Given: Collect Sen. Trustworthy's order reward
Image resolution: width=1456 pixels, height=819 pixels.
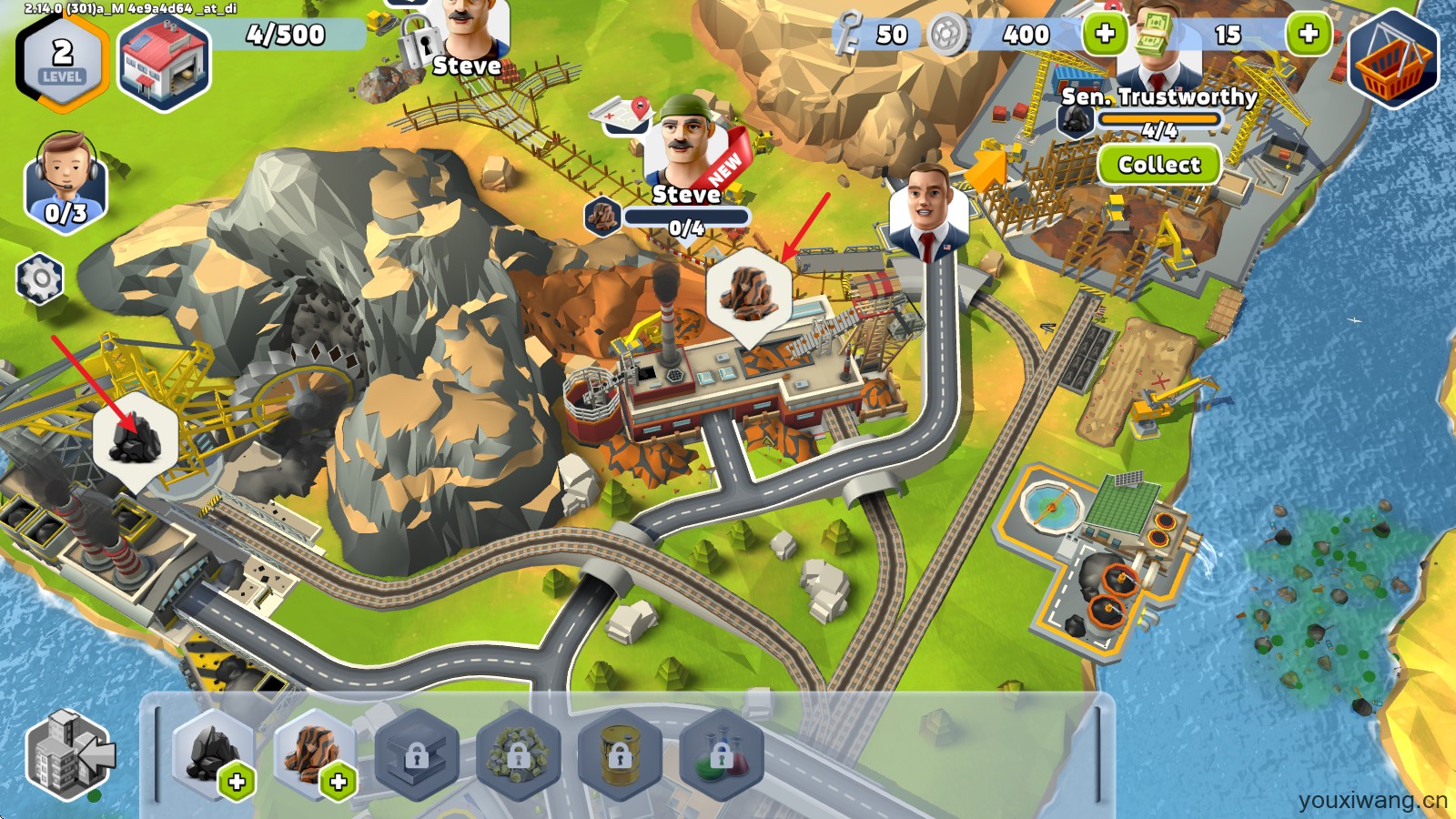Looking at the screenshot, I should [1158, 165].
